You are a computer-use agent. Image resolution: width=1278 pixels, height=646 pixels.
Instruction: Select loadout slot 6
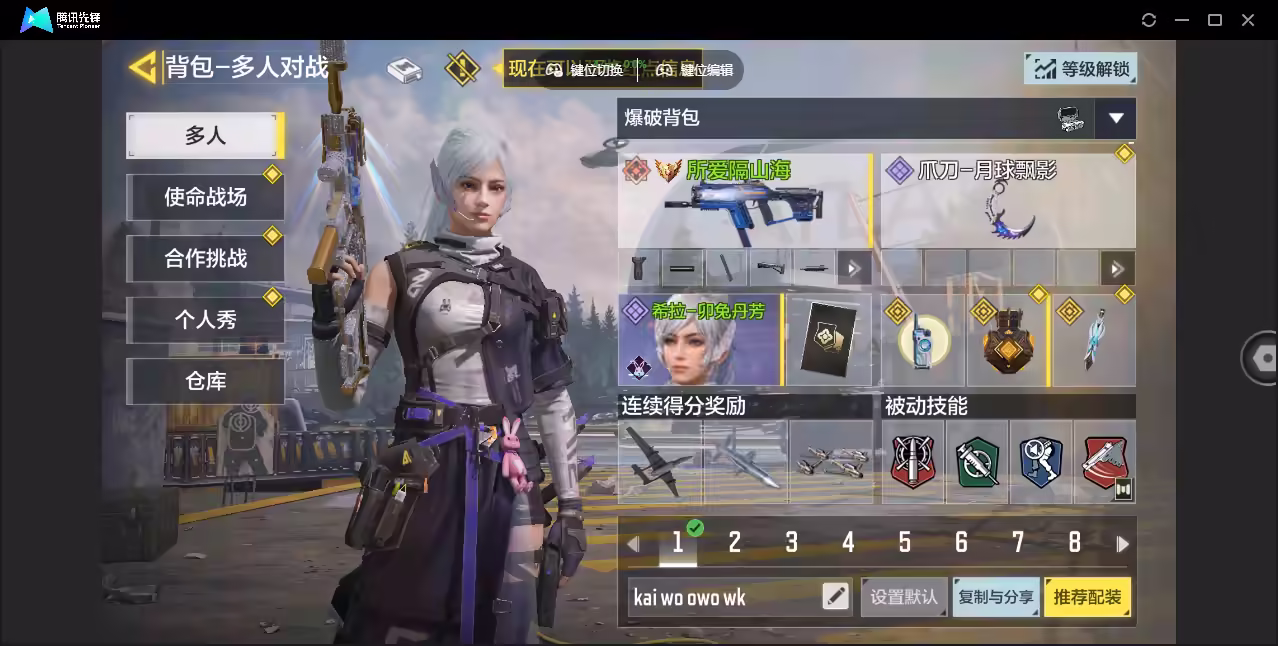click(x=961, y=543)
